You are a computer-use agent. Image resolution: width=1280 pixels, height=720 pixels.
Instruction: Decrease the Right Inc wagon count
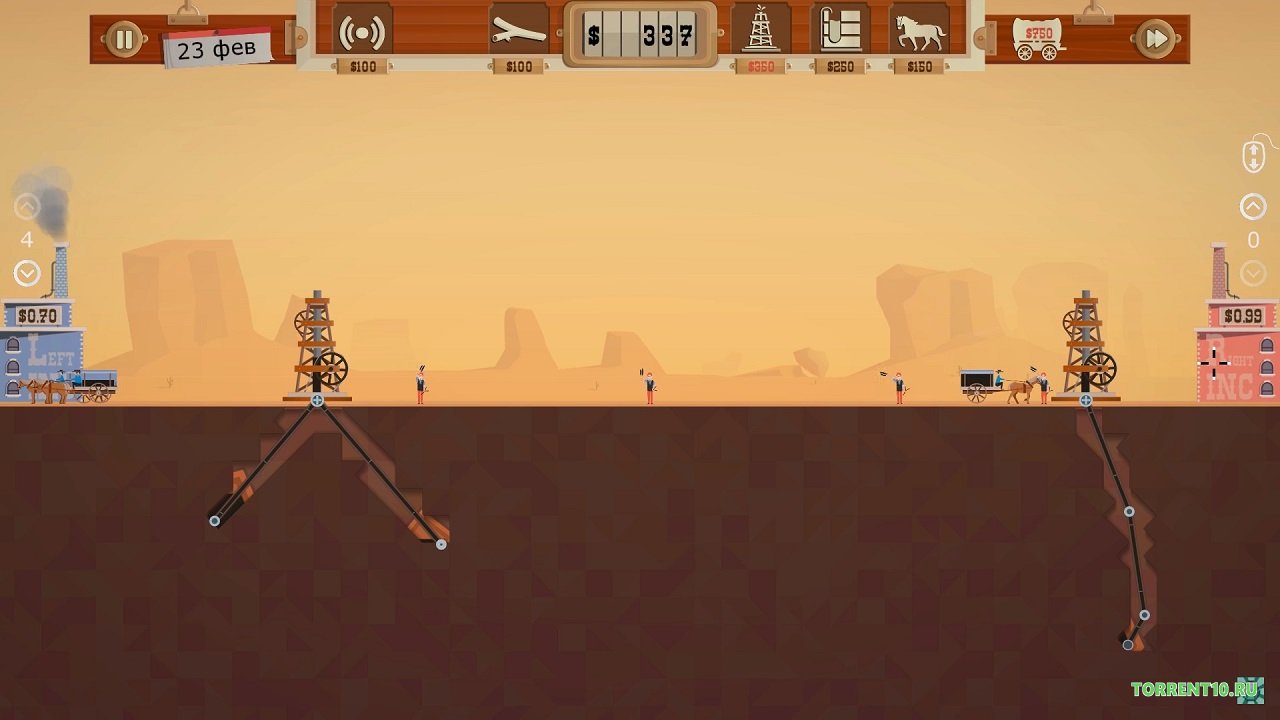click(1253, 273)
